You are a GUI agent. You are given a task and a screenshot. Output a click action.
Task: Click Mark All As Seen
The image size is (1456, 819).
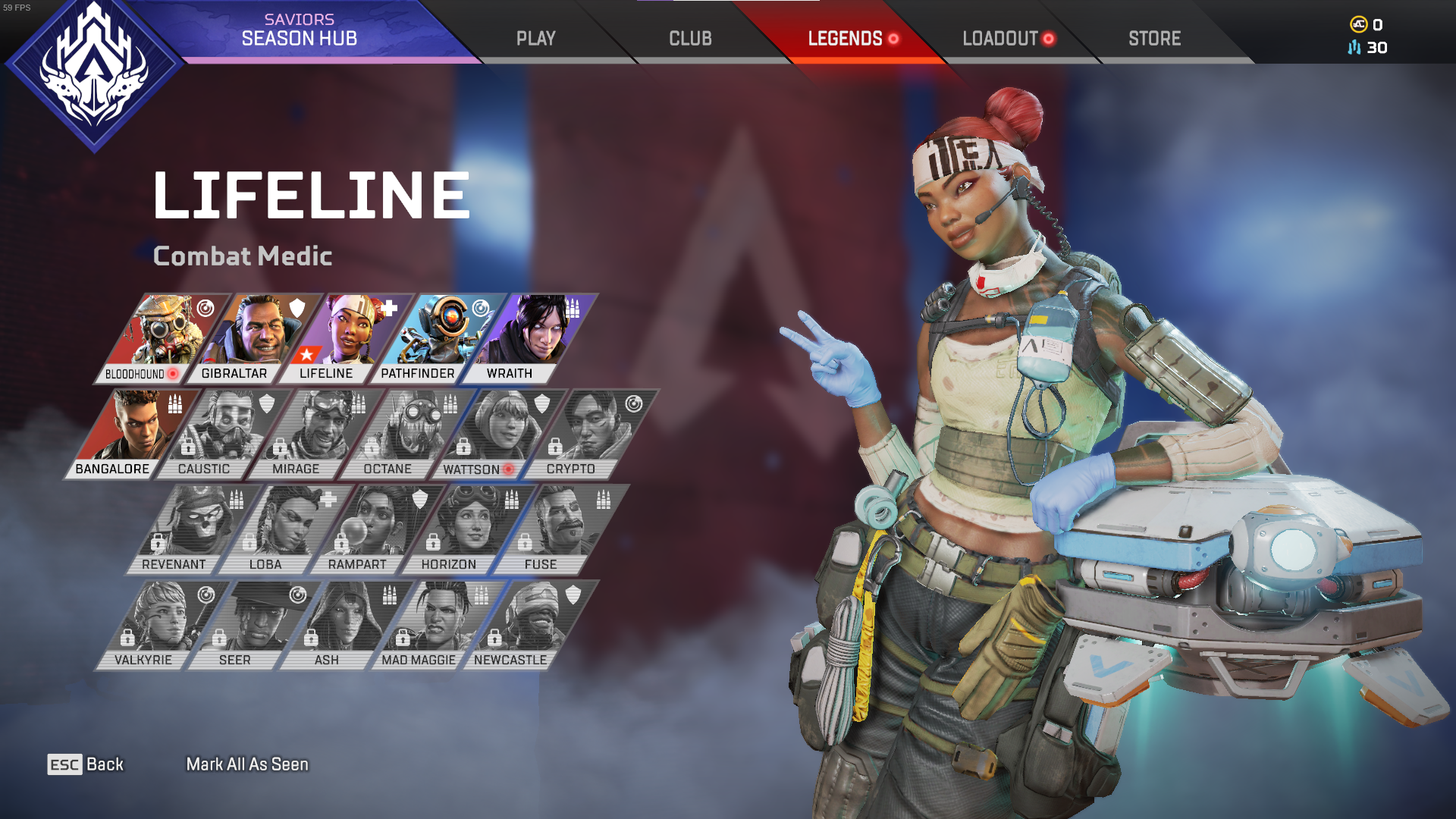246,764
